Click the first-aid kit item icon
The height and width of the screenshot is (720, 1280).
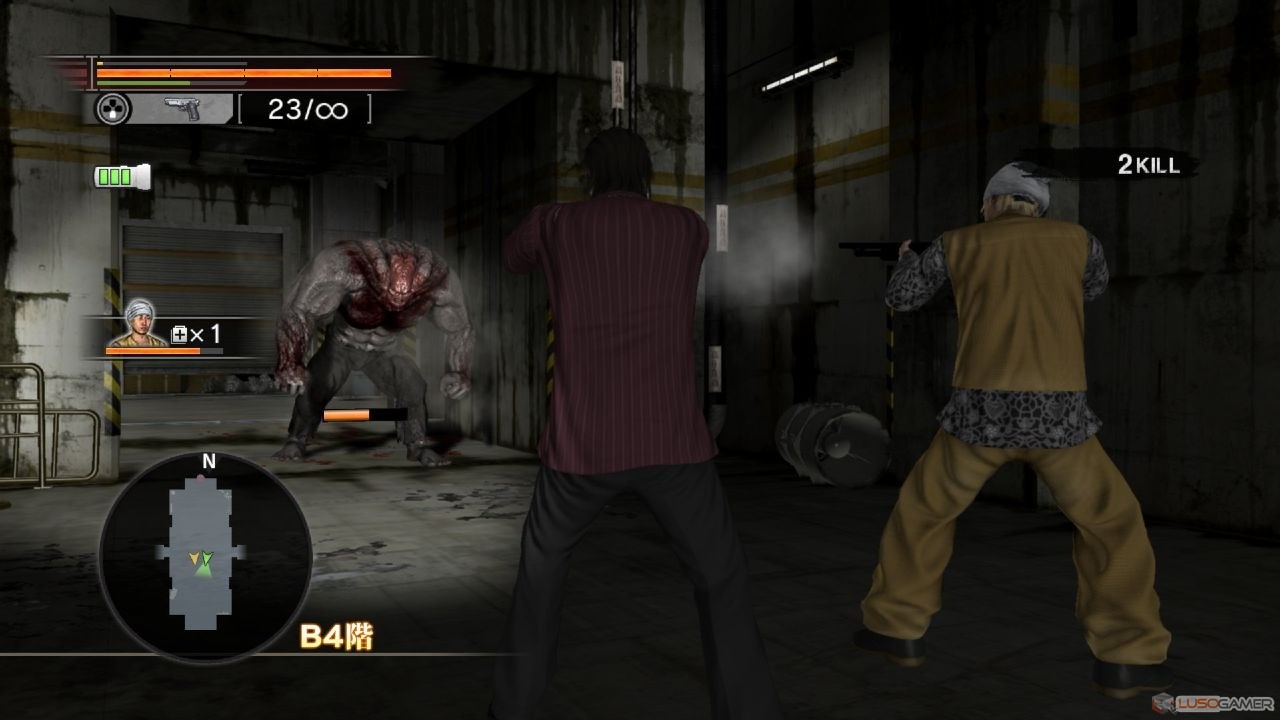pyautogui.click(x=180, y=335)
